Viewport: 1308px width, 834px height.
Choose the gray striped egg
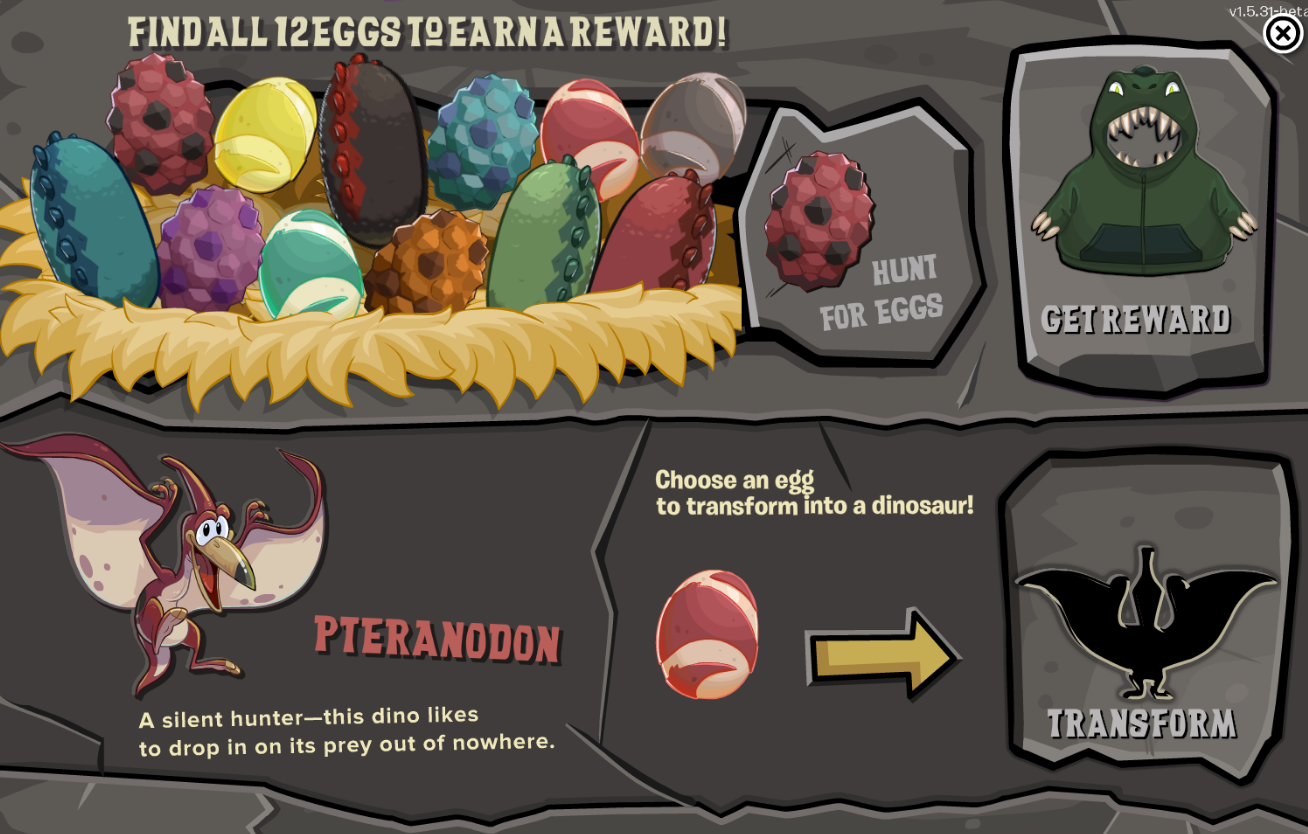(x=692, y=126)
